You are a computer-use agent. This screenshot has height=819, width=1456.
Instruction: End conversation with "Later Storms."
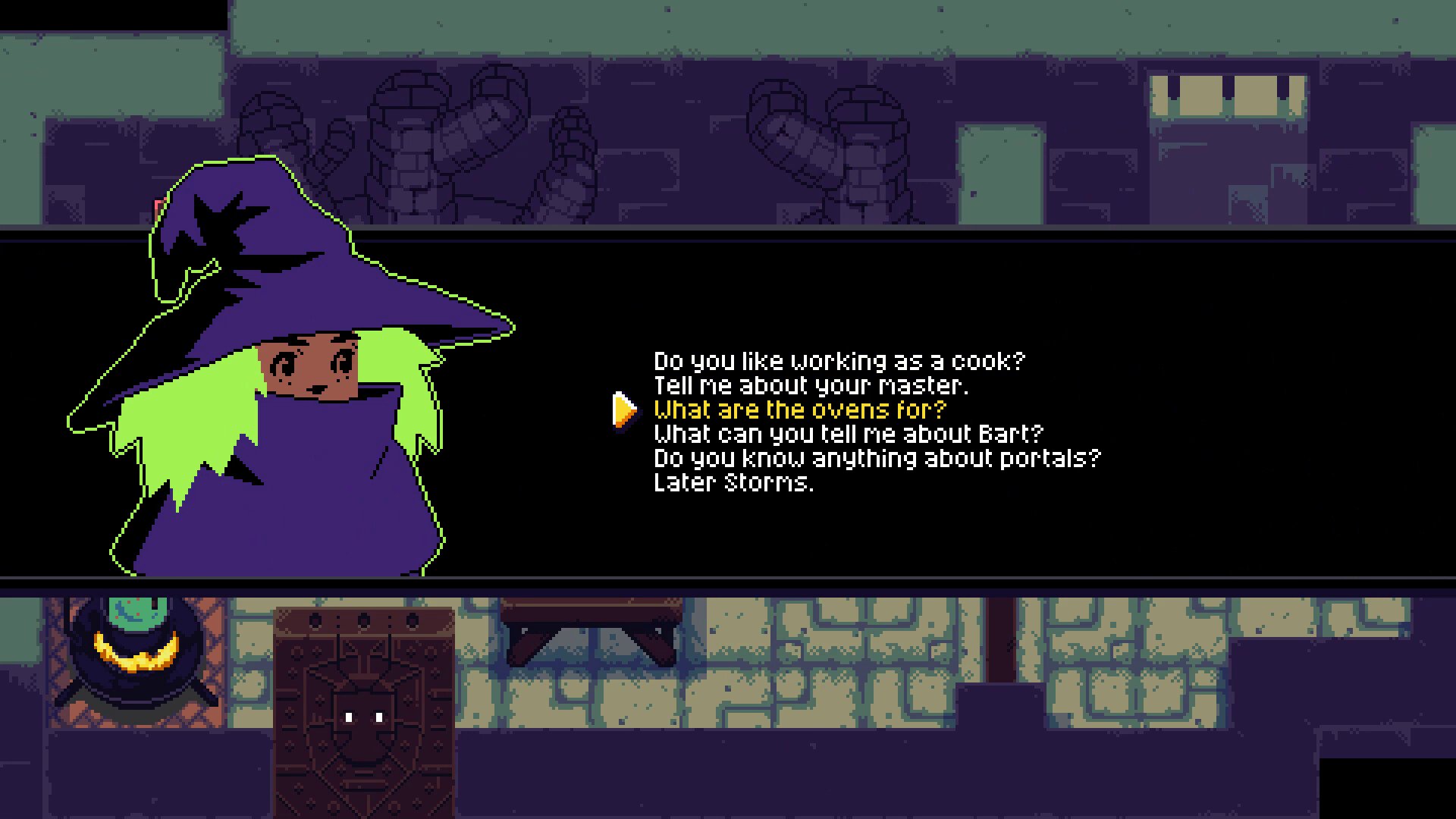coord(733,482)
